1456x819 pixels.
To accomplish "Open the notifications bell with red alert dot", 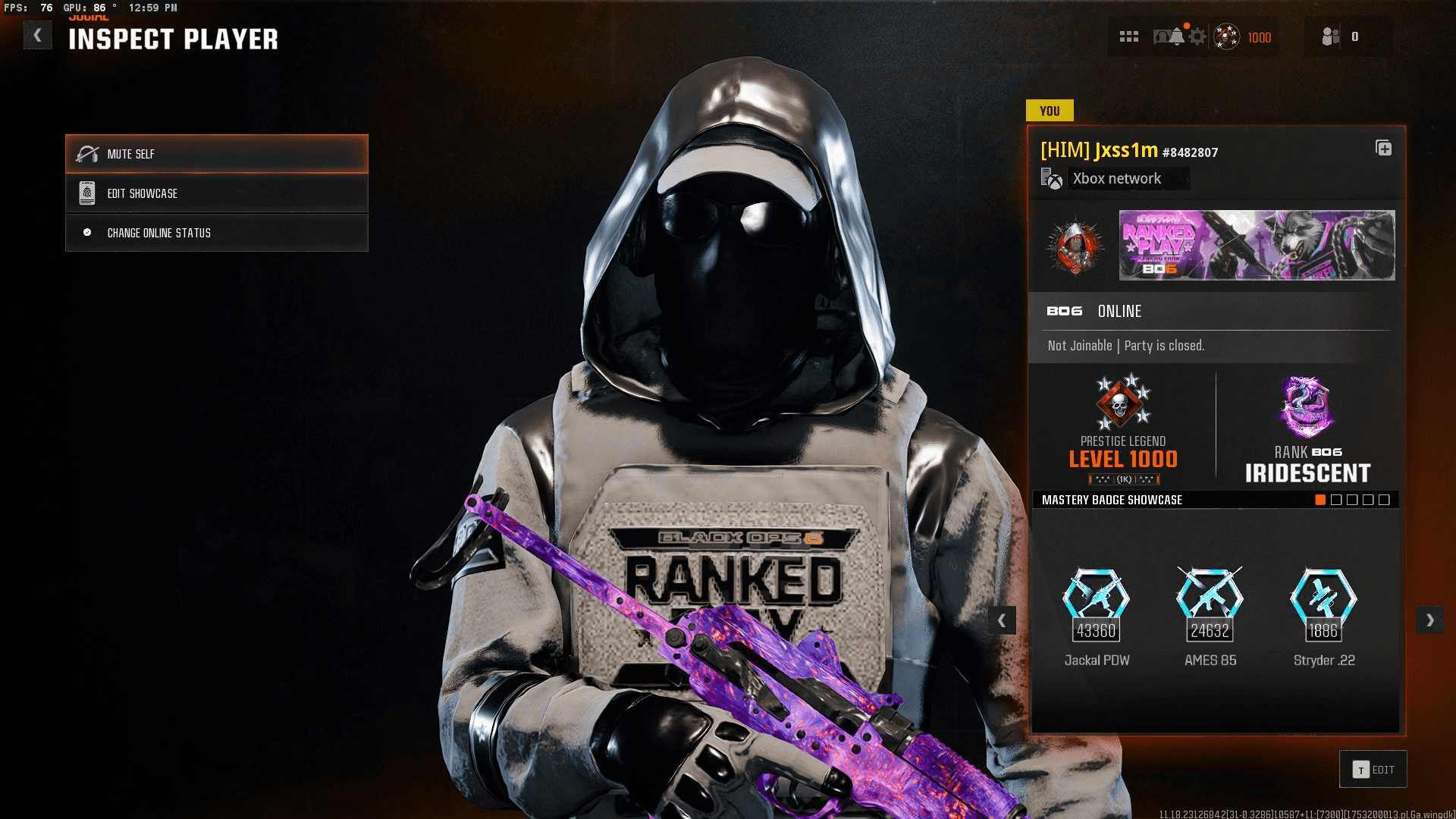I will click(x=1177, y=36).
